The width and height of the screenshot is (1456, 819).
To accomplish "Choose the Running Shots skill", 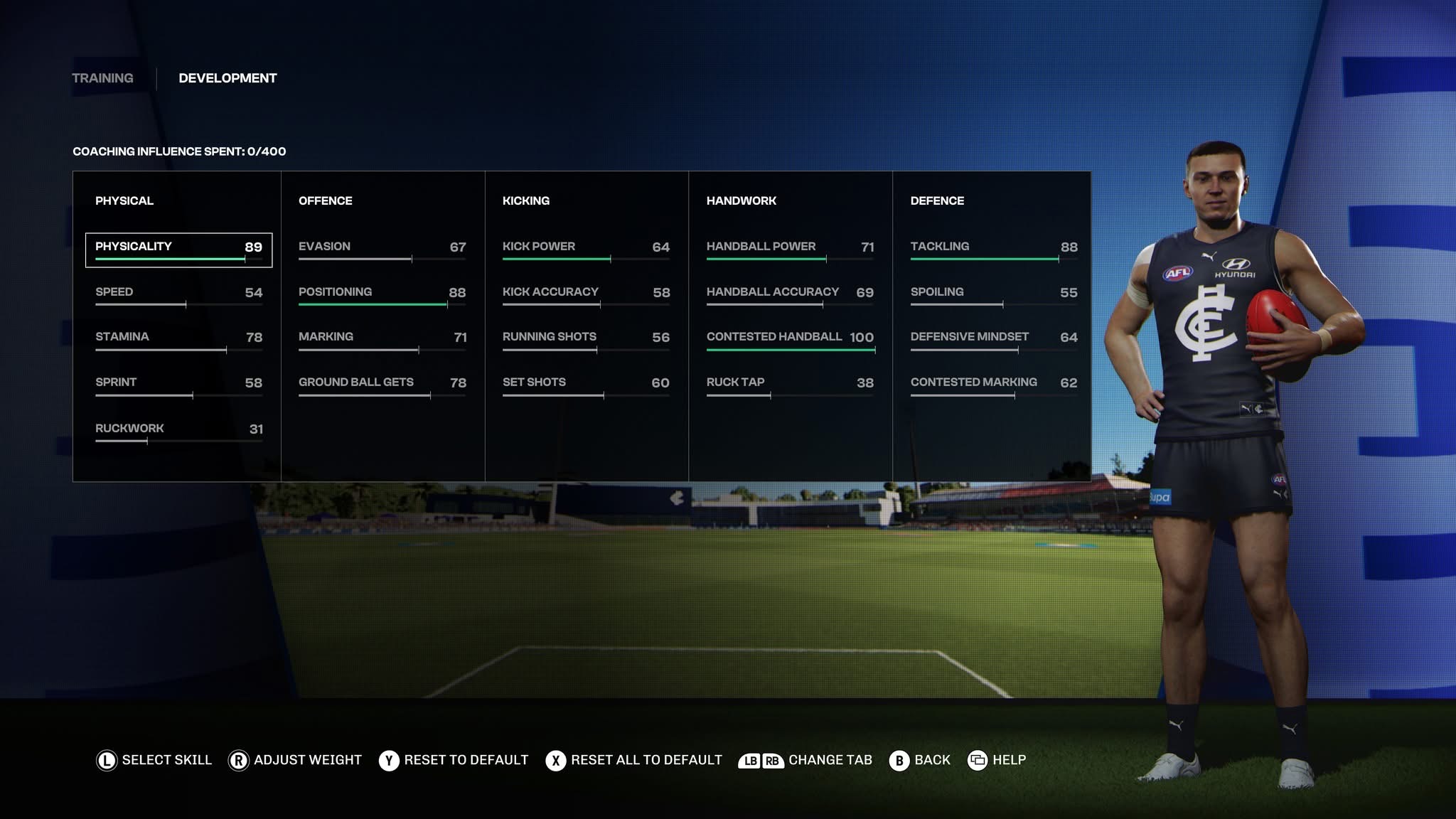I will tap(586, 339).
